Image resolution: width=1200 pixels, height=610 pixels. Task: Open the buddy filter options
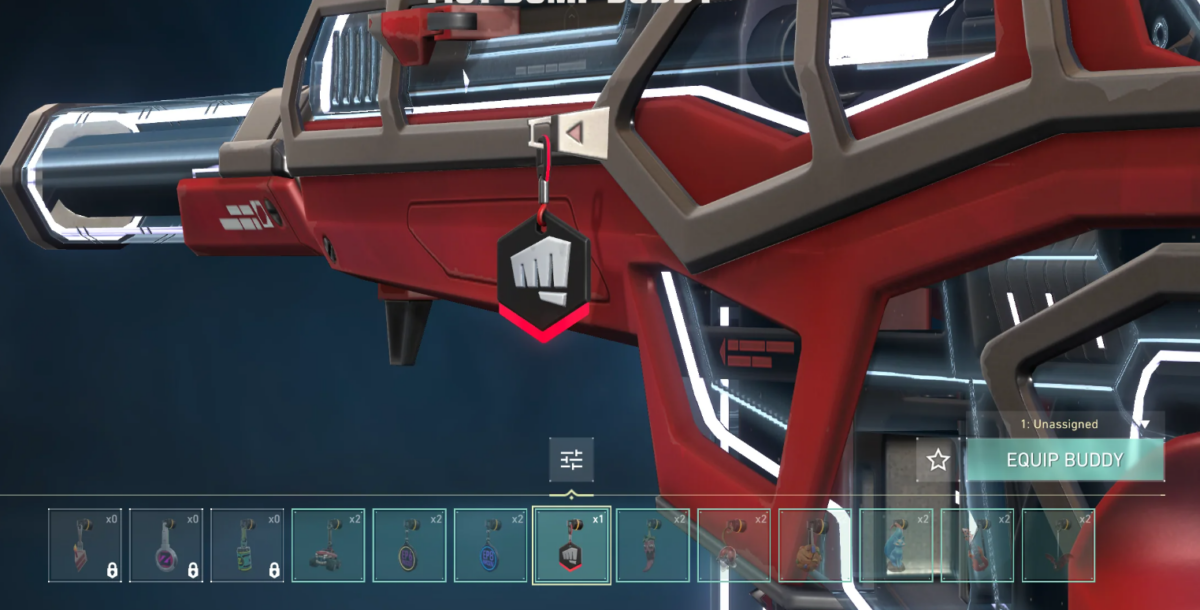(x=571, y=460)
